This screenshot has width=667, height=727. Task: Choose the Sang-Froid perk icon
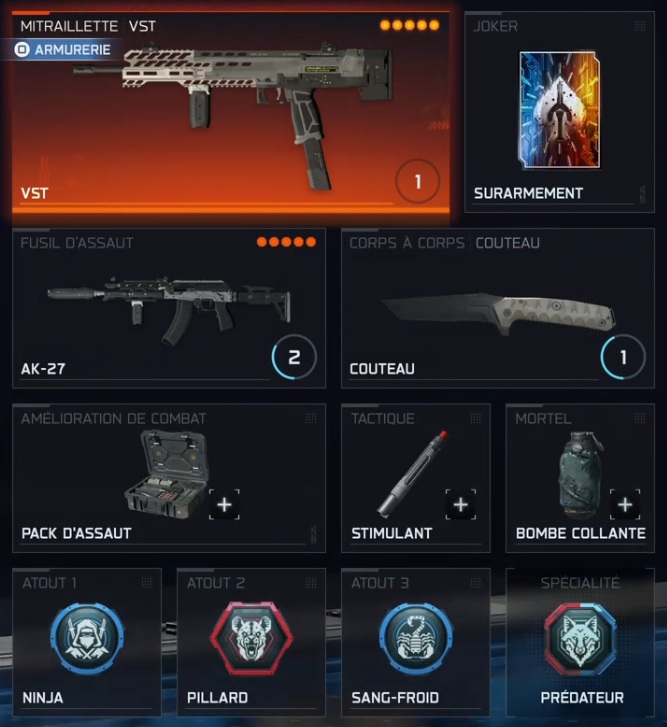[x=415, y=636]
